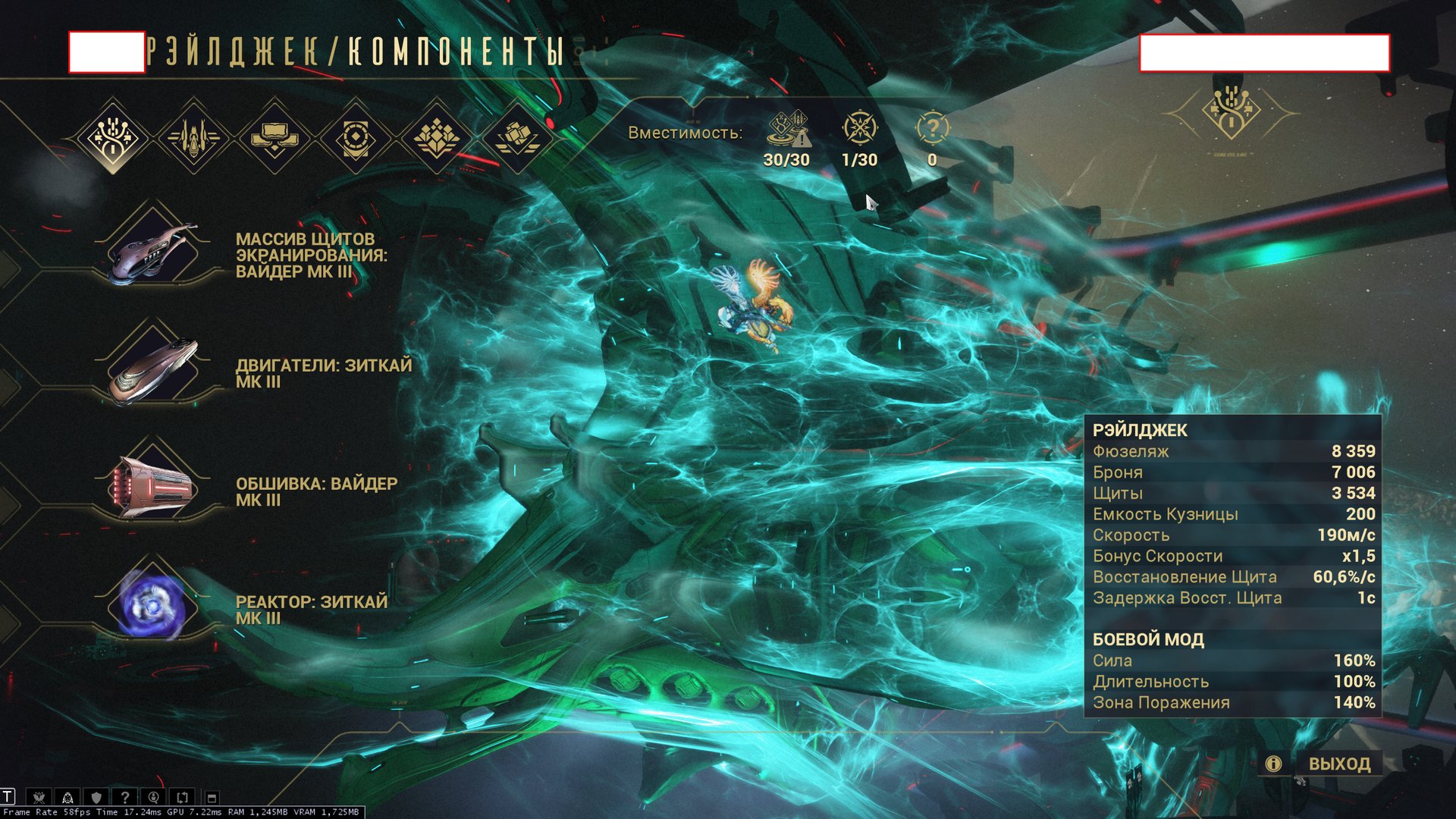This screenshot has height=819, width=1456.
Task: Click the ВЫХОД exit button
Action: click(x=1339, y=764)
